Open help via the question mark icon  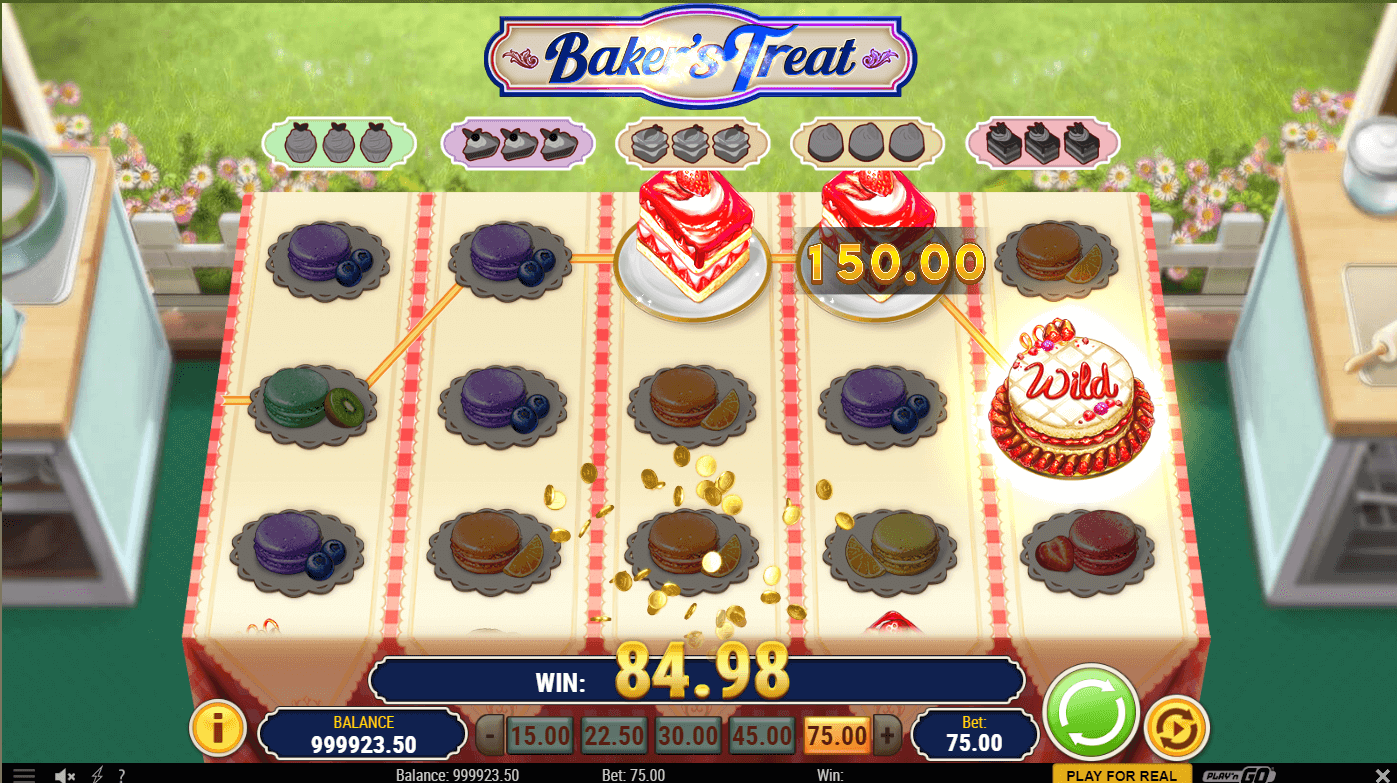point(121,775)
